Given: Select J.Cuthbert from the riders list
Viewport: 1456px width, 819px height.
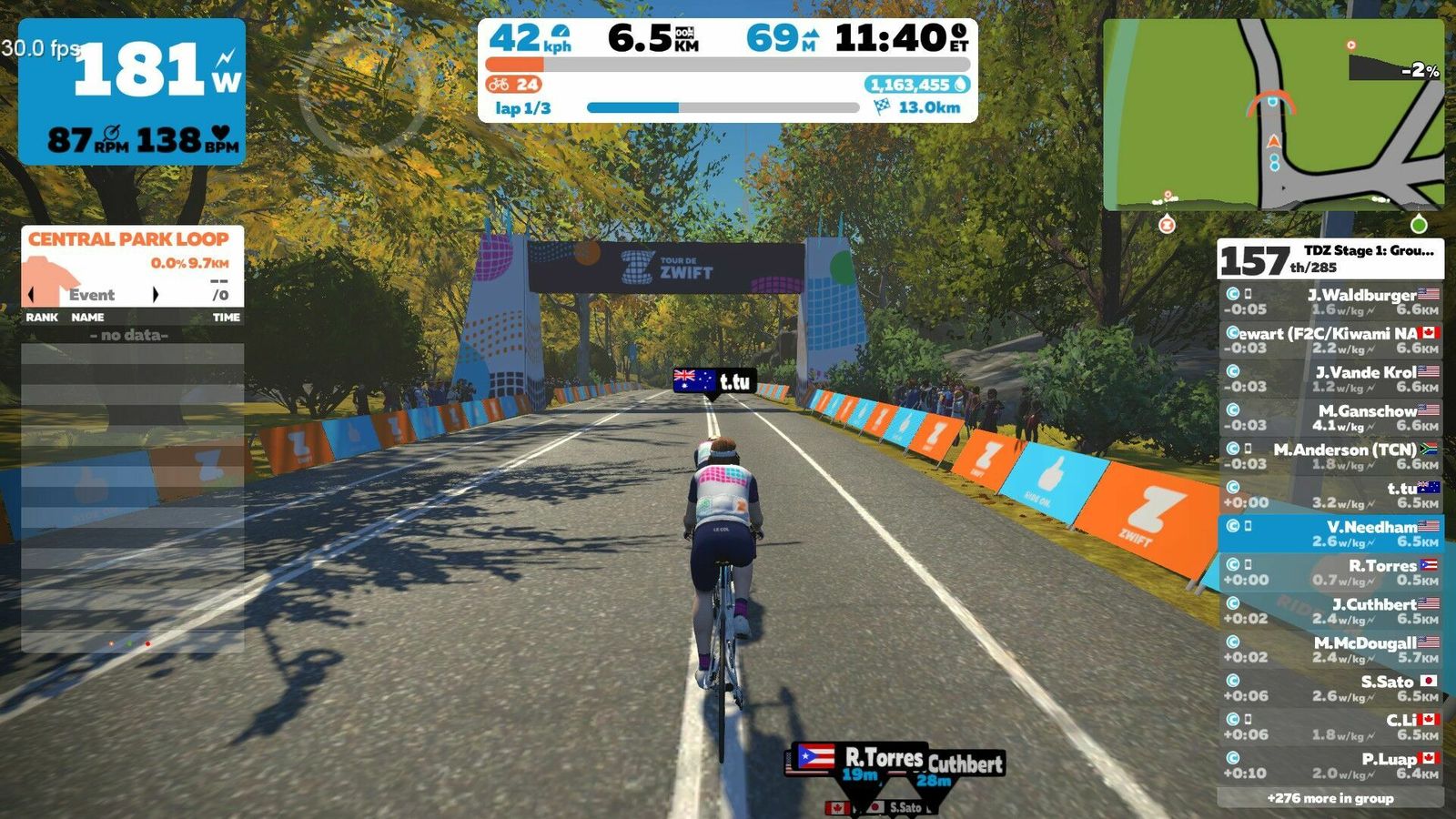Looking at the screenshot, I should [x=1330, y=611].
